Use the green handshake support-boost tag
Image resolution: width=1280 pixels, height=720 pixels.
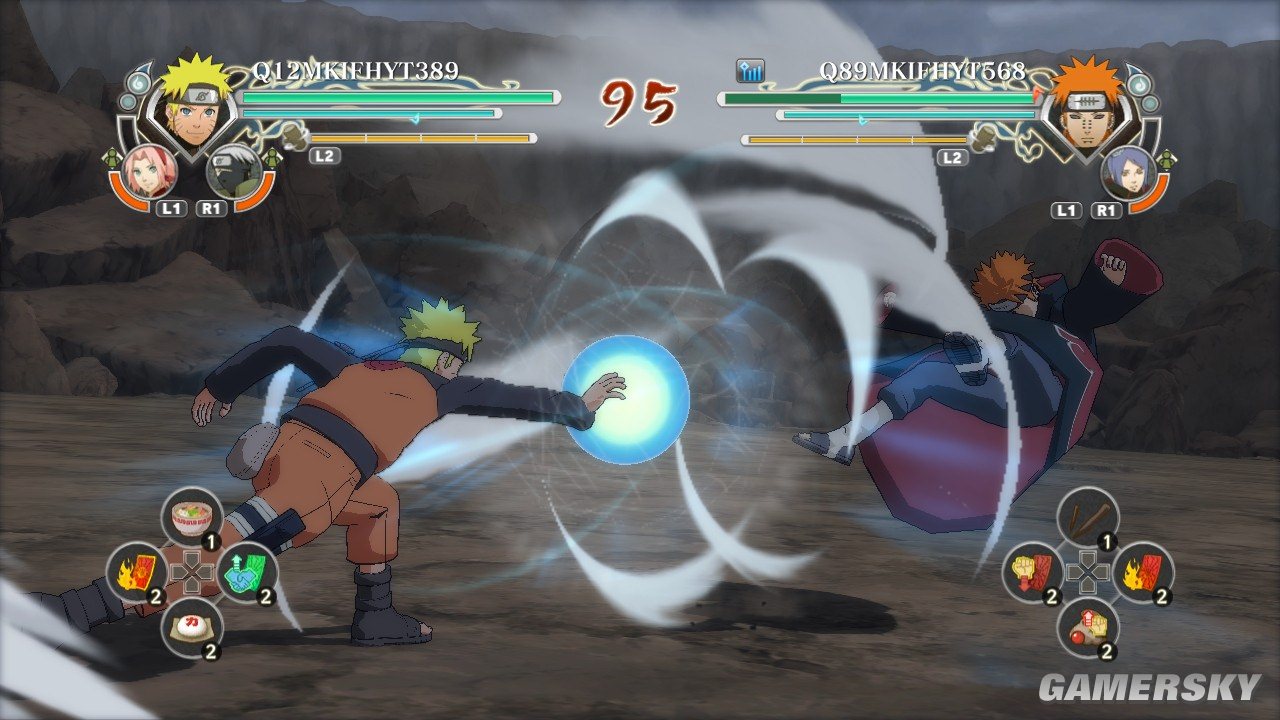[246, 572]
